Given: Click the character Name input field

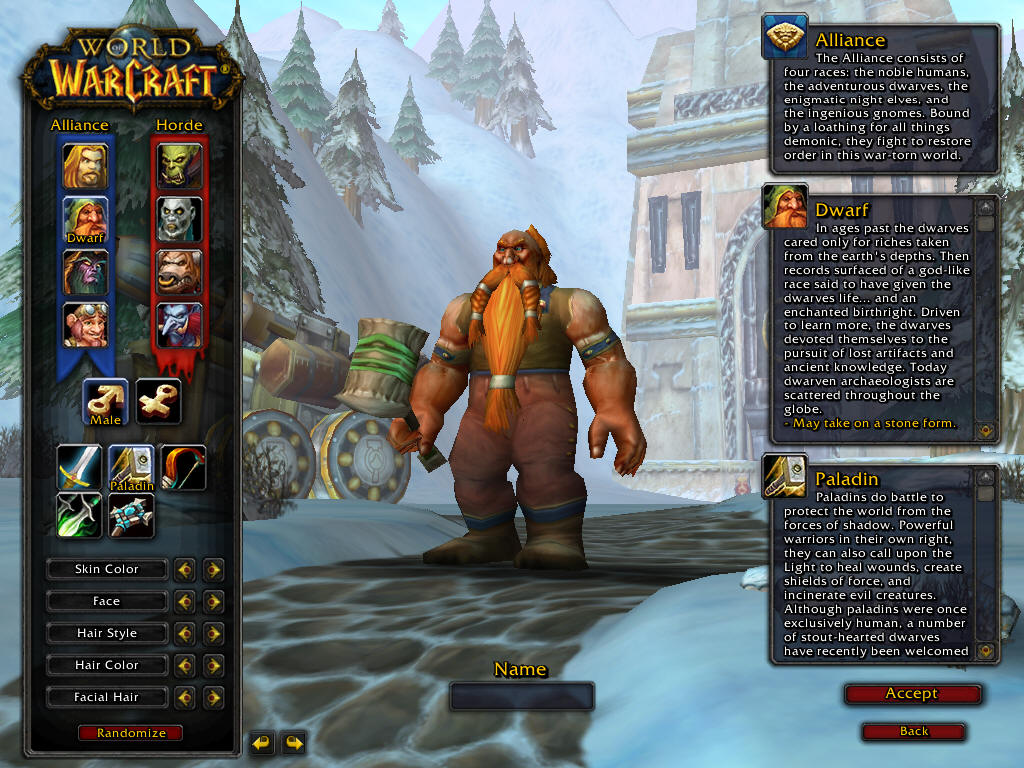Looking at the screenshot, I should pos(521,696).
